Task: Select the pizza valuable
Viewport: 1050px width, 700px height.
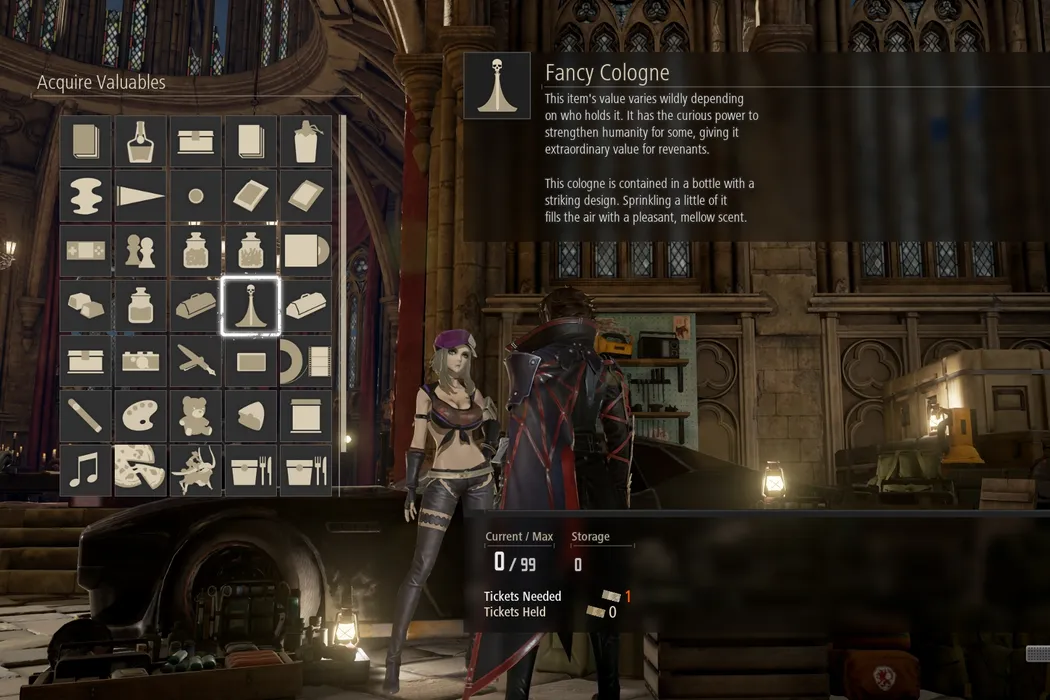Action: click(x=140, y=470)
